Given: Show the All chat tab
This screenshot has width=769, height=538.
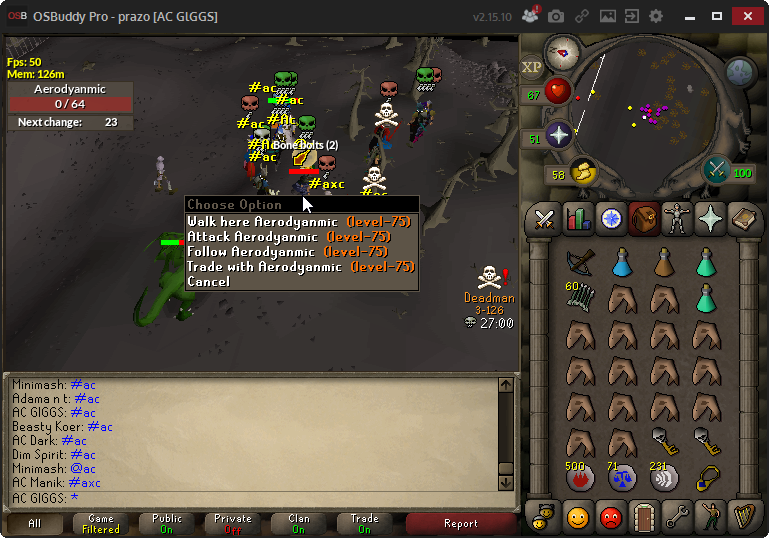Looking at the screenshot, I should [x=34, y=523].
